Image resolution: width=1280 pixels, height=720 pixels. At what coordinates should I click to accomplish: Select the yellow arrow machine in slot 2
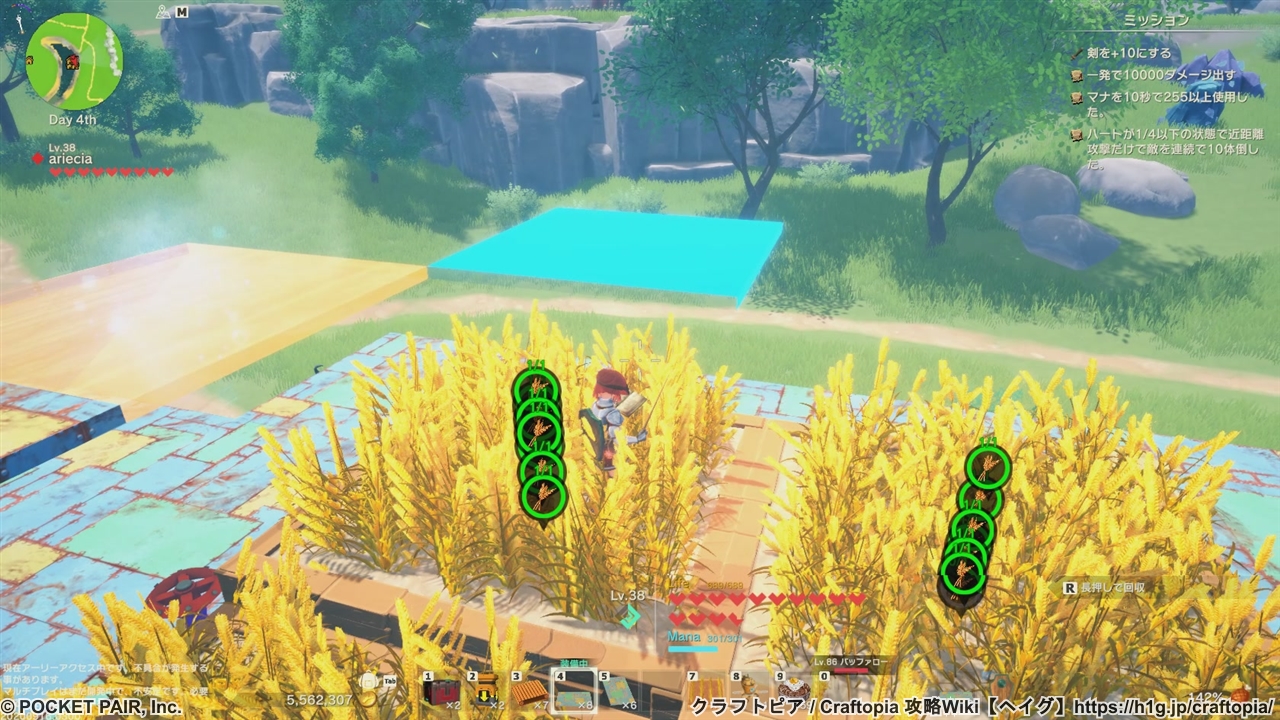[486, 691]
